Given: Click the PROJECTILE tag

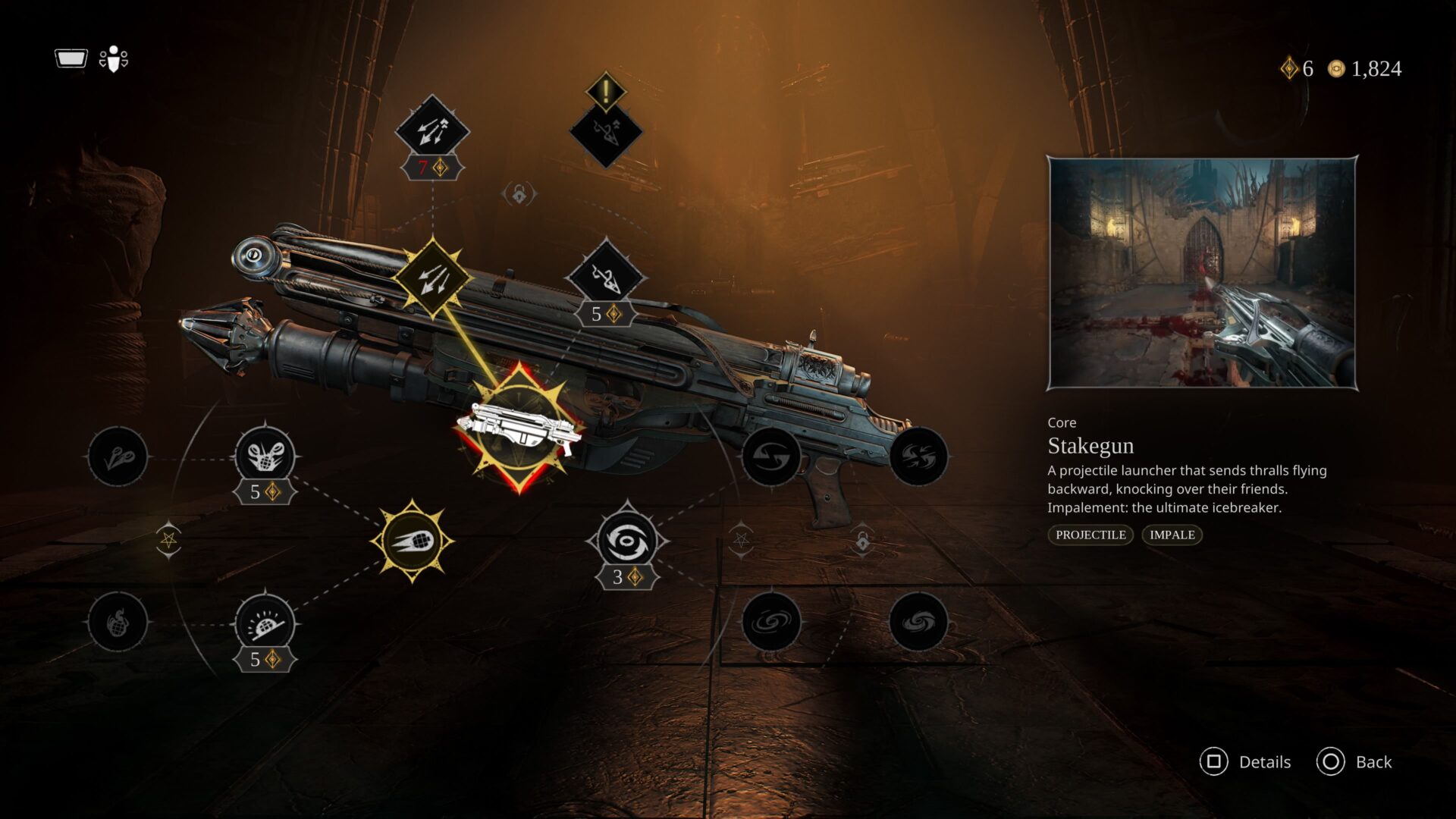Looking at the screenshot, I should pyautogui.click(x=1090, y=535).
